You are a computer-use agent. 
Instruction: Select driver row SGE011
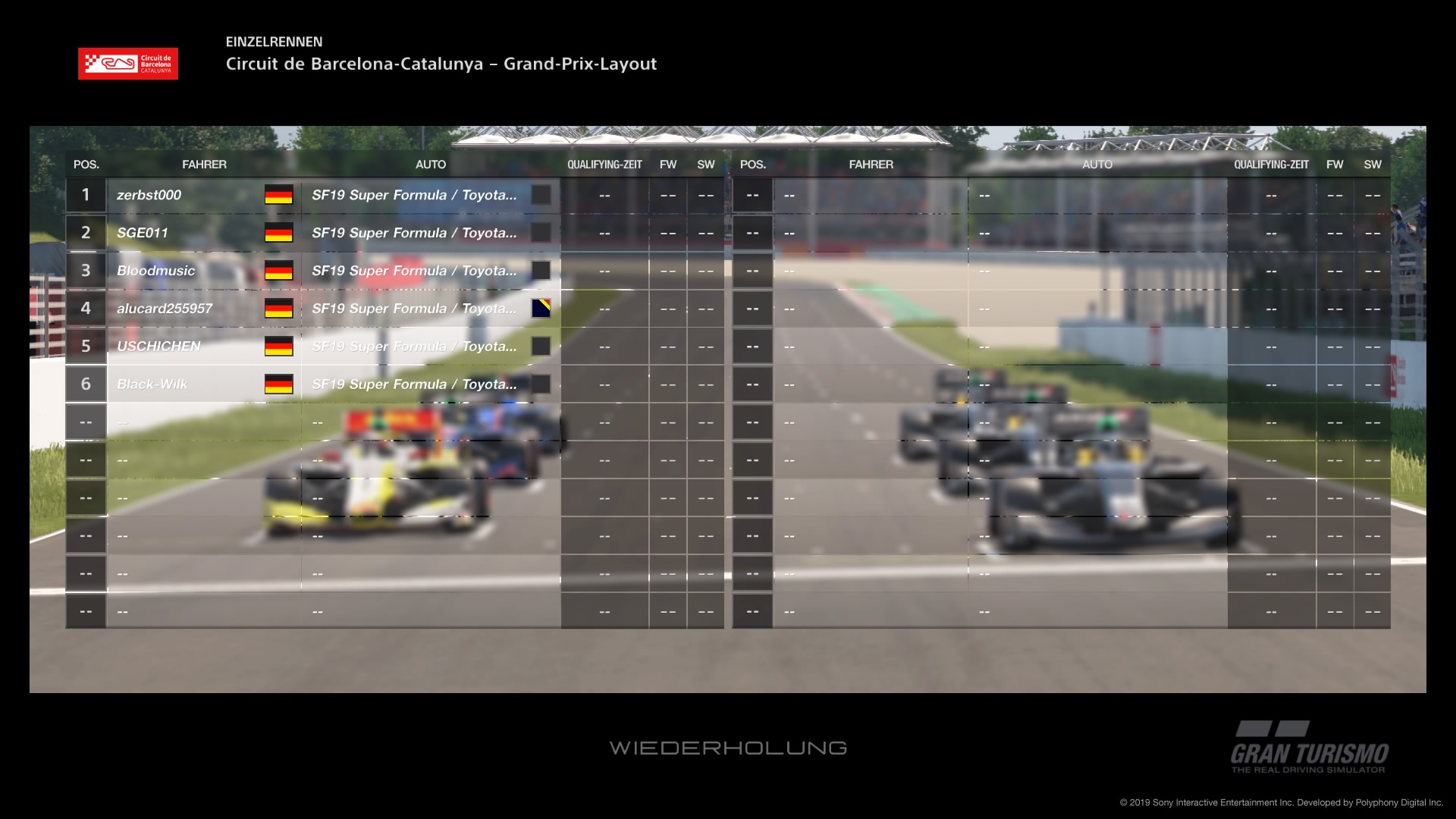143,233
